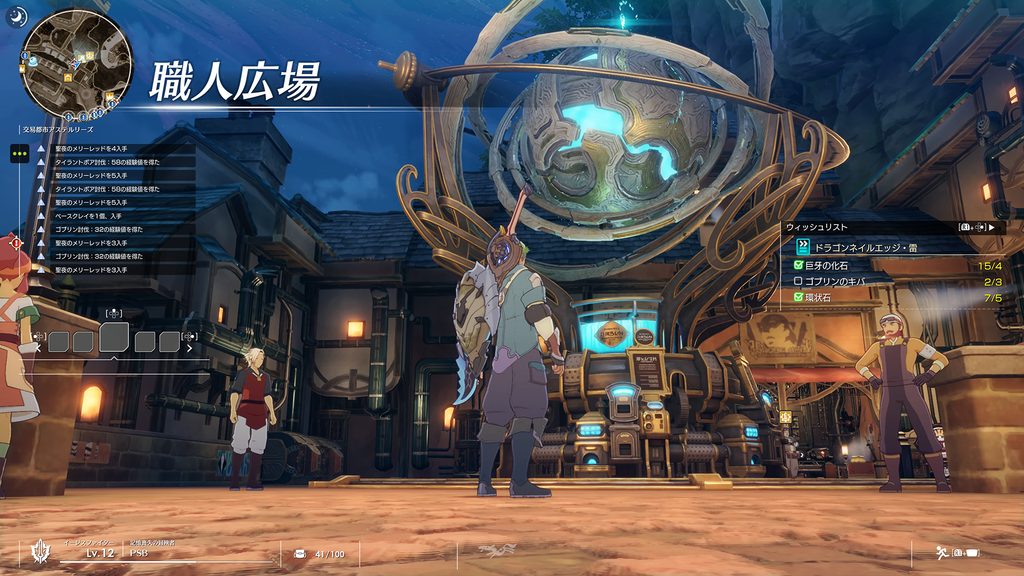Select the red alert marker icon
The image size is (1024, 576).
12,242
